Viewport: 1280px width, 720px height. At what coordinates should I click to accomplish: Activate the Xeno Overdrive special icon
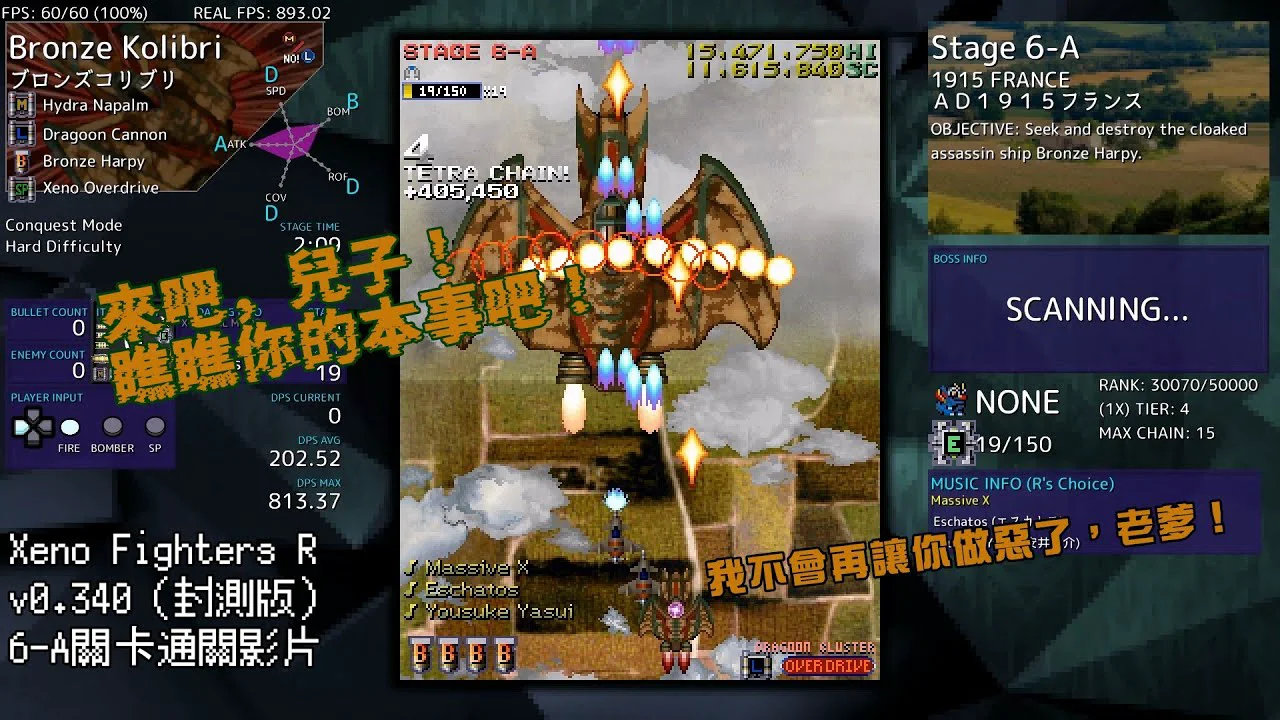coord(21,187)
